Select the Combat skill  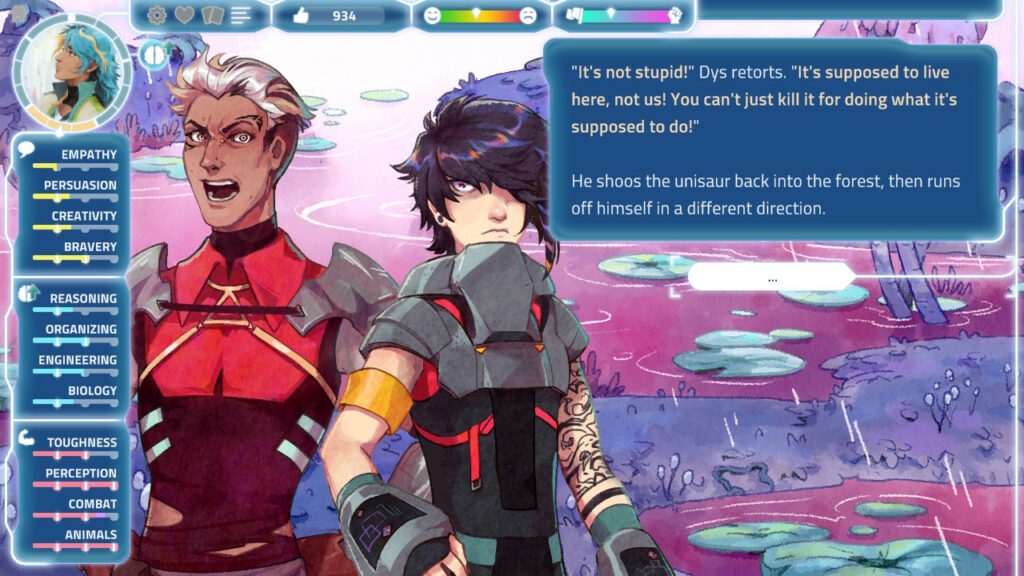[92, 505]
